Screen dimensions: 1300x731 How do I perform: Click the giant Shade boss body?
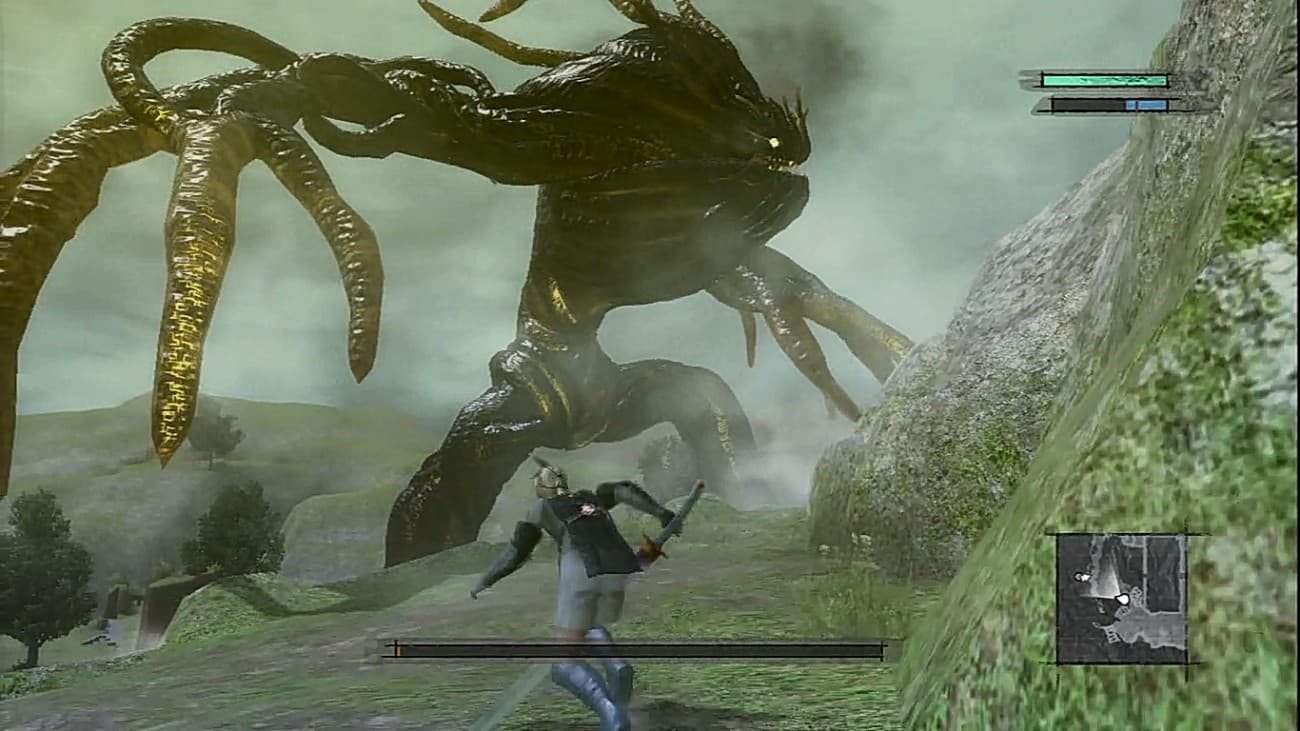(620, 230)
